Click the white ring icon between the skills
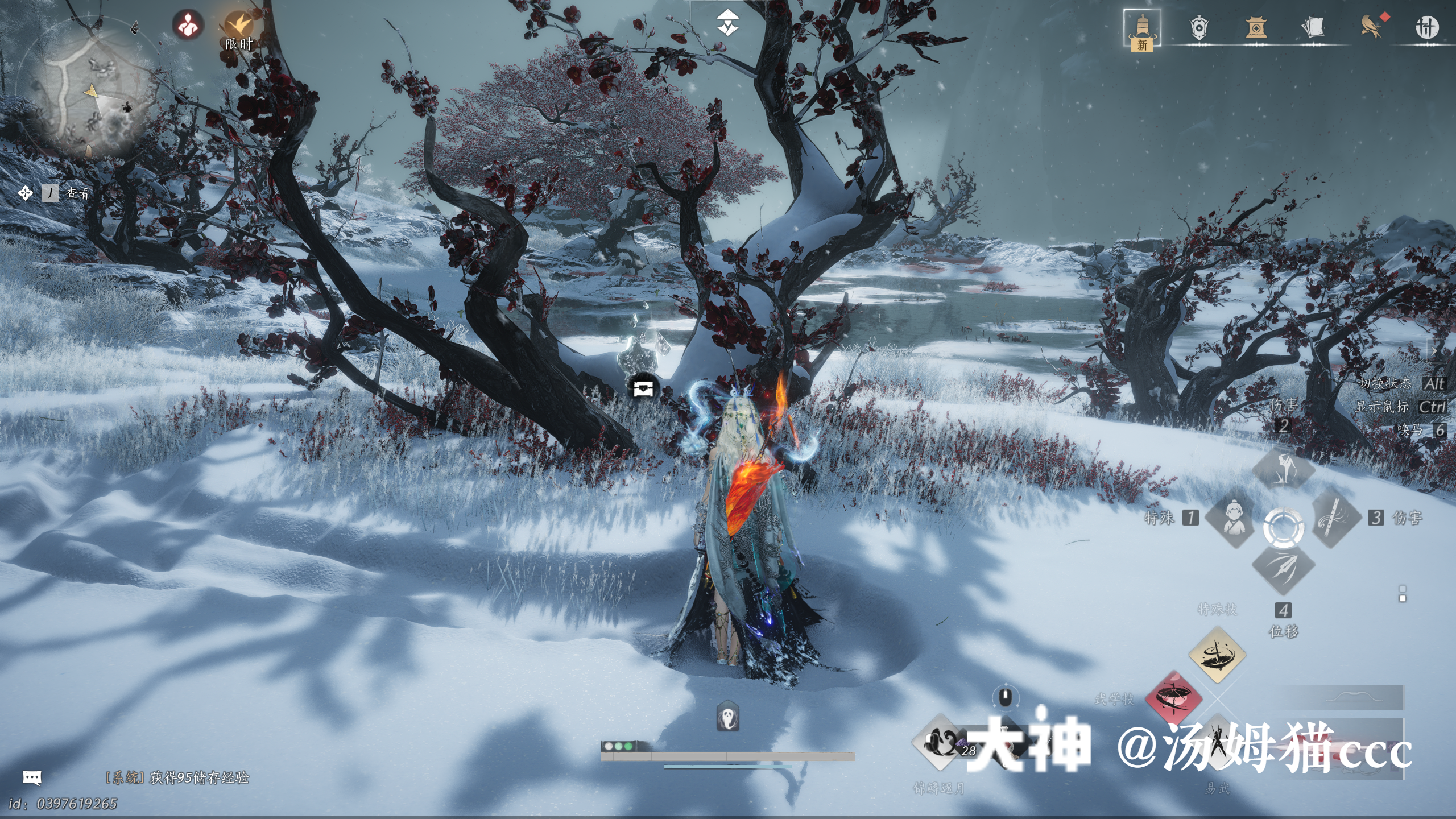Image resolution: width=1456 pixels, height=819 pixels. tap(1284, 527)
